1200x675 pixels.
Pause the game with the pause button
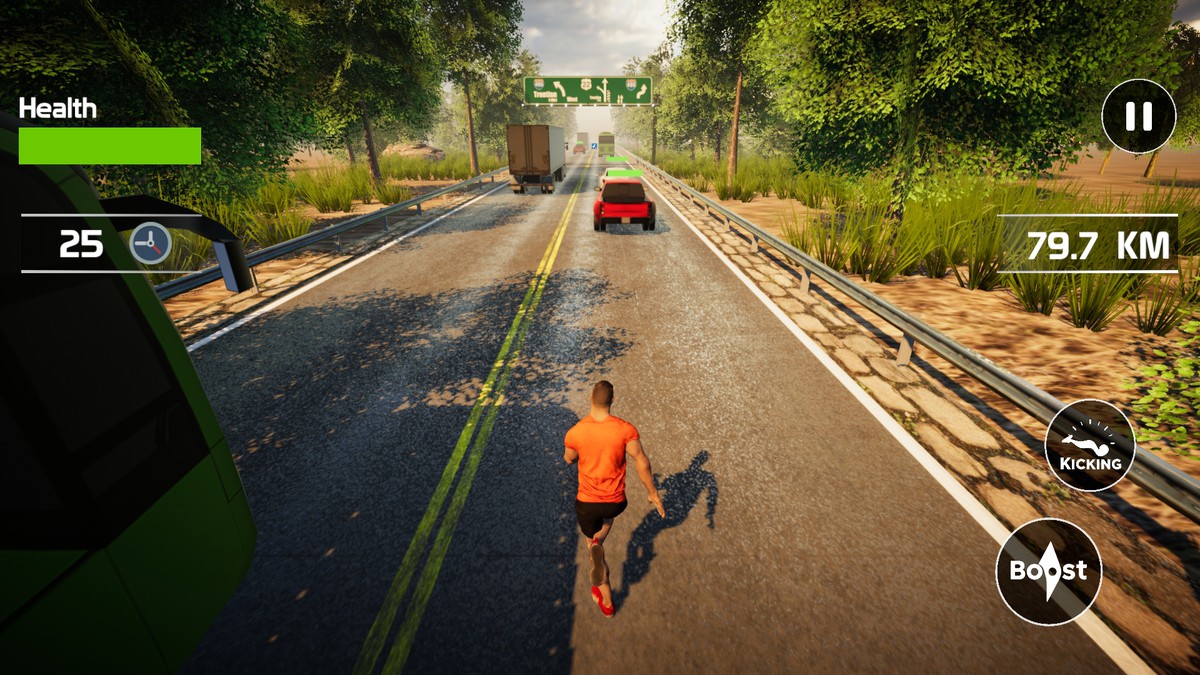click(x=1138, y=116)
